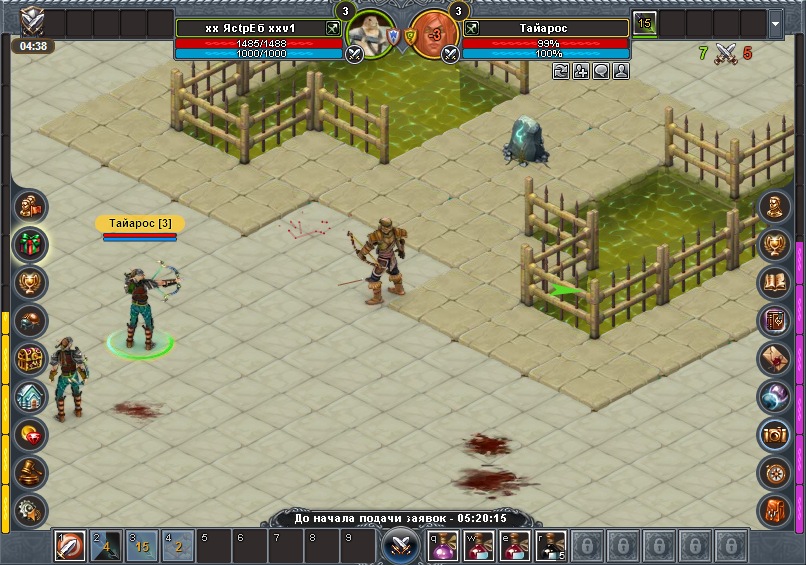Viewport: 806px width, 565px height.
Task: Click the house building icon
Action: 31,396
